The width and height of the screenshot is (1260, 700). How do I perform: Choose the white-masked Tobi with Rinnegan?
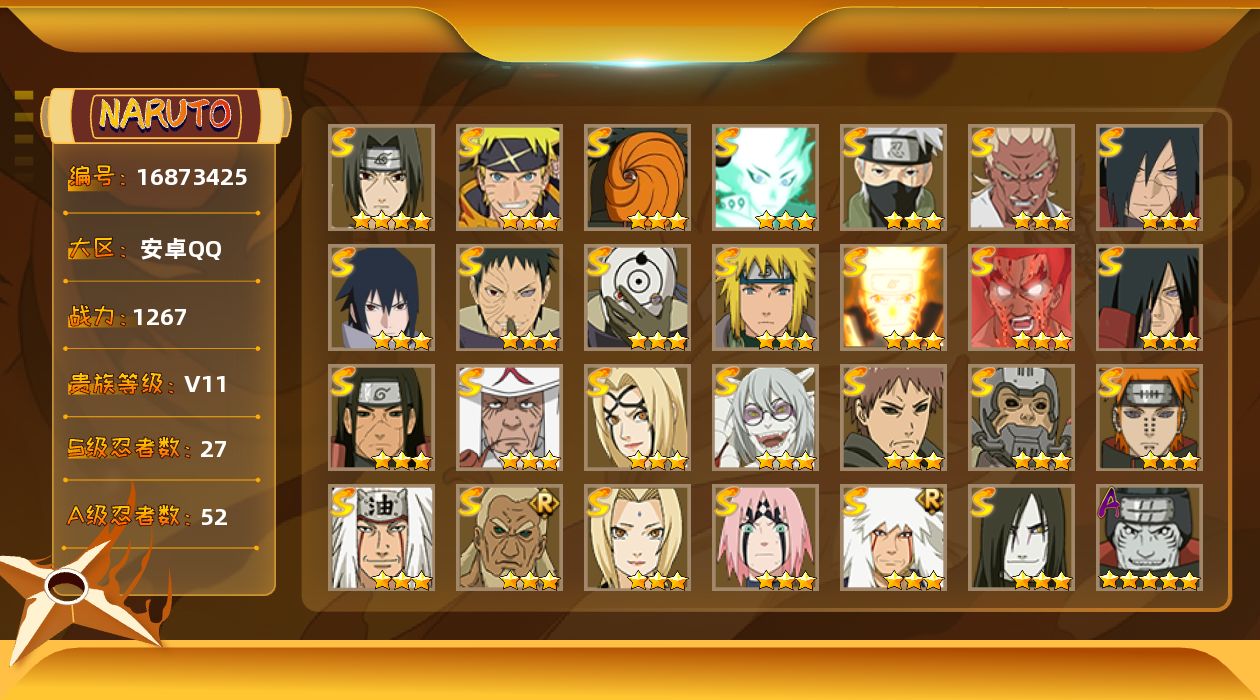(637, 298)
